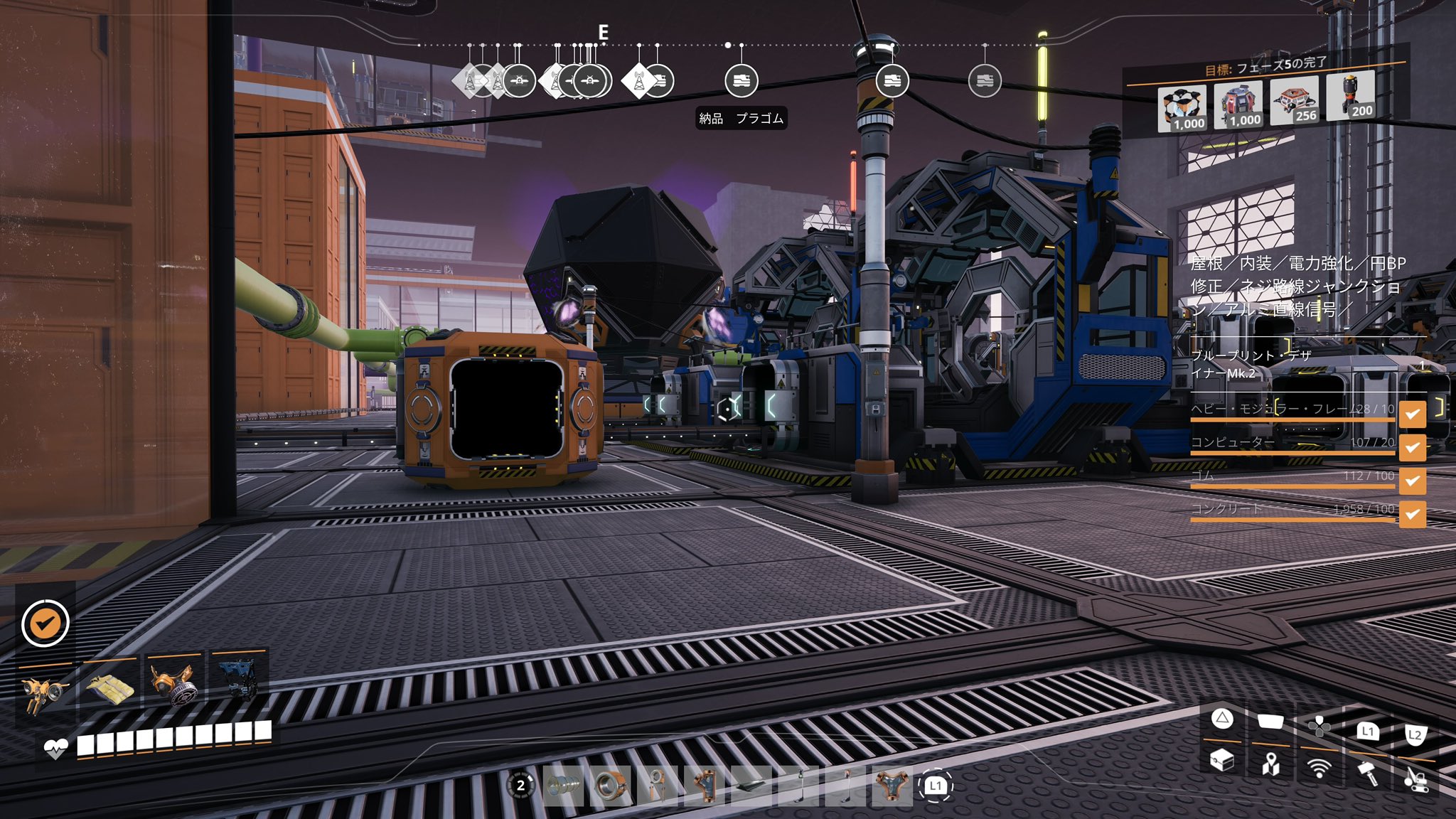The height and width of the screenshot is (819, 1456).
Task: Open the inventory chest icon
Action: click(1221, 761)
